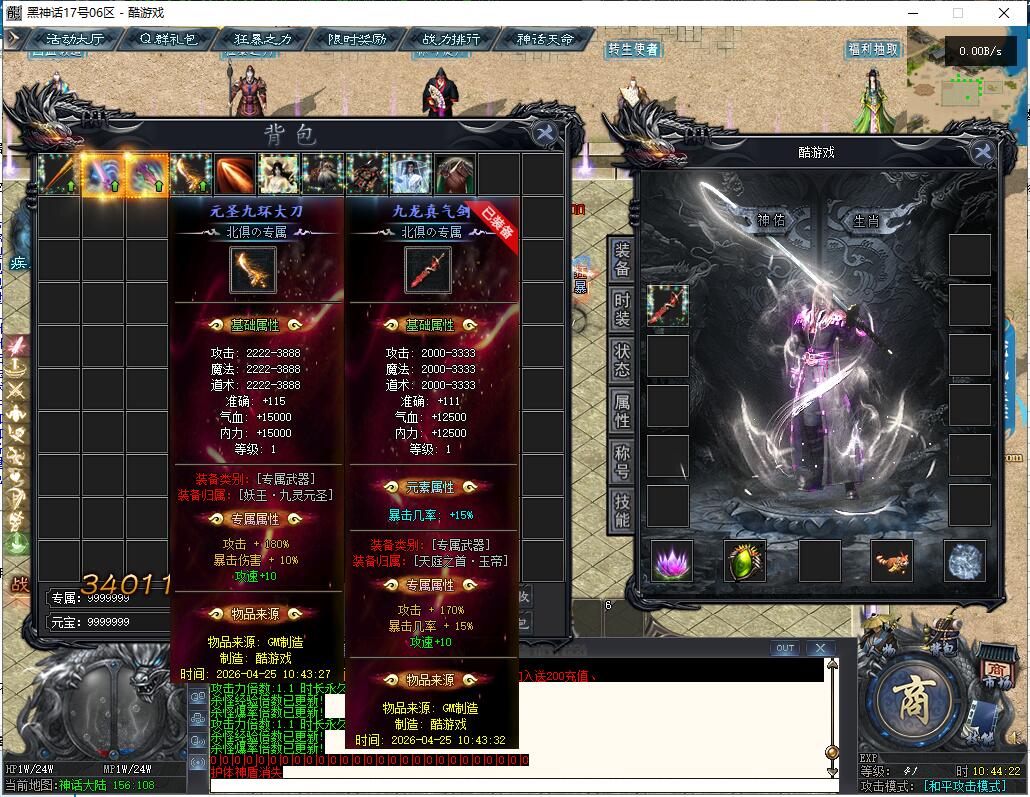
Task: Switch to the 时装 costume tab
Action: [x=622, y=311]
